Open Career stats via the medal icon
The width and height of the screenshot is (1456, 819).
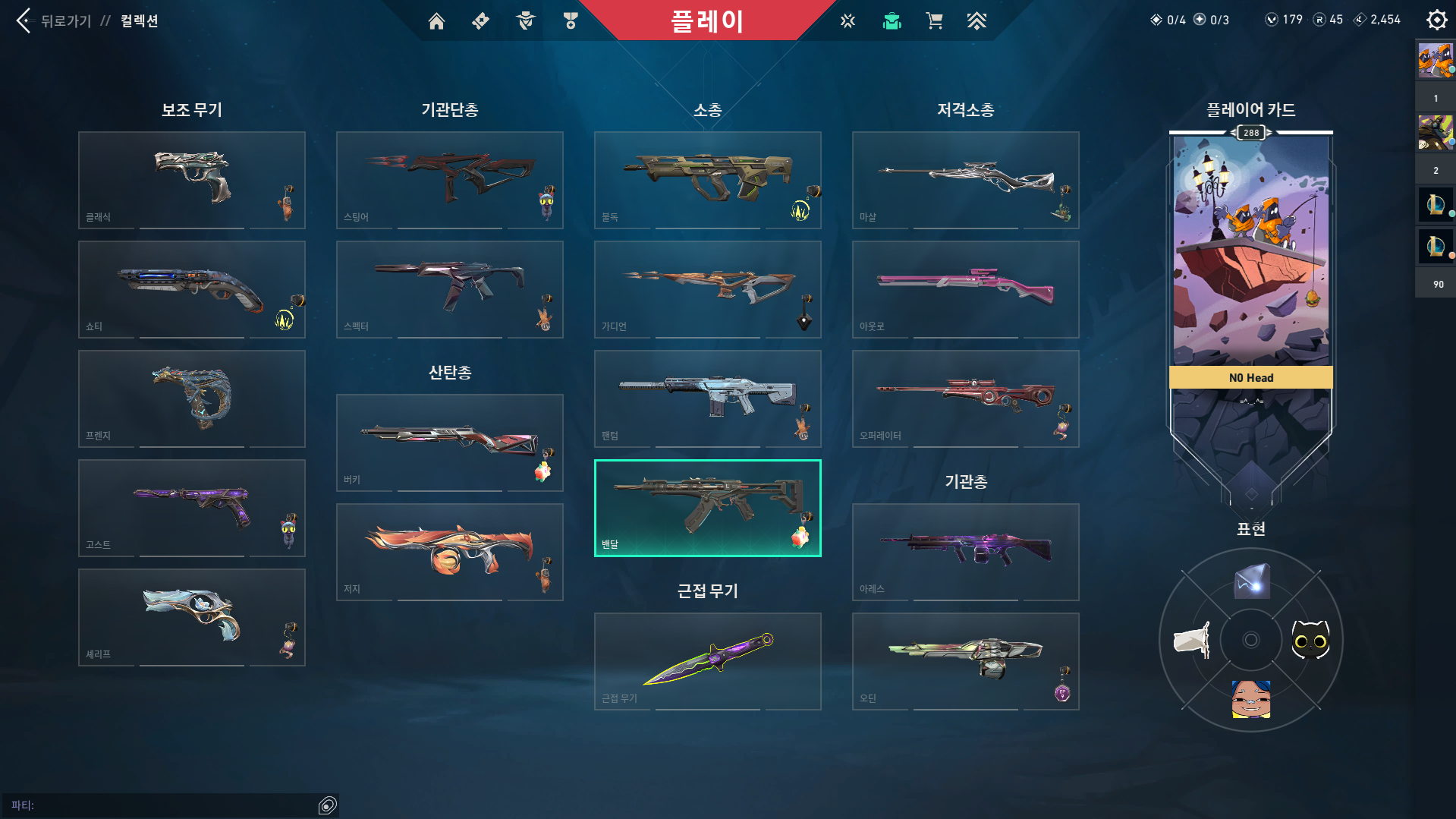pyautogui.click(x=570, y=20)
